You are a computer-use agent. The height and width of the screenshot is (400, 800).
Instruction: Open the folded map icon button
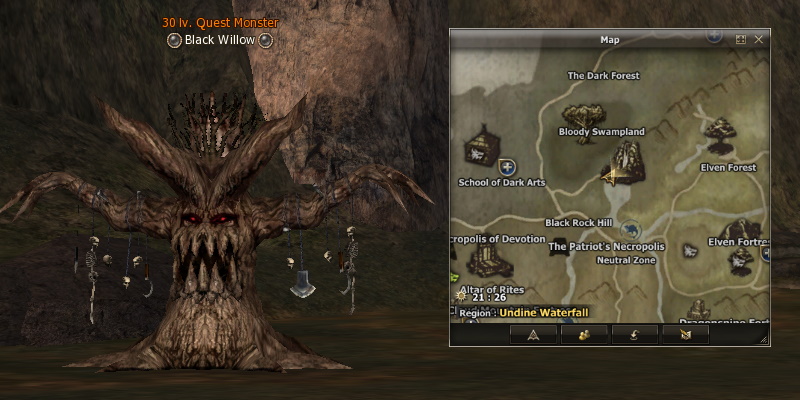coord(685,335)
